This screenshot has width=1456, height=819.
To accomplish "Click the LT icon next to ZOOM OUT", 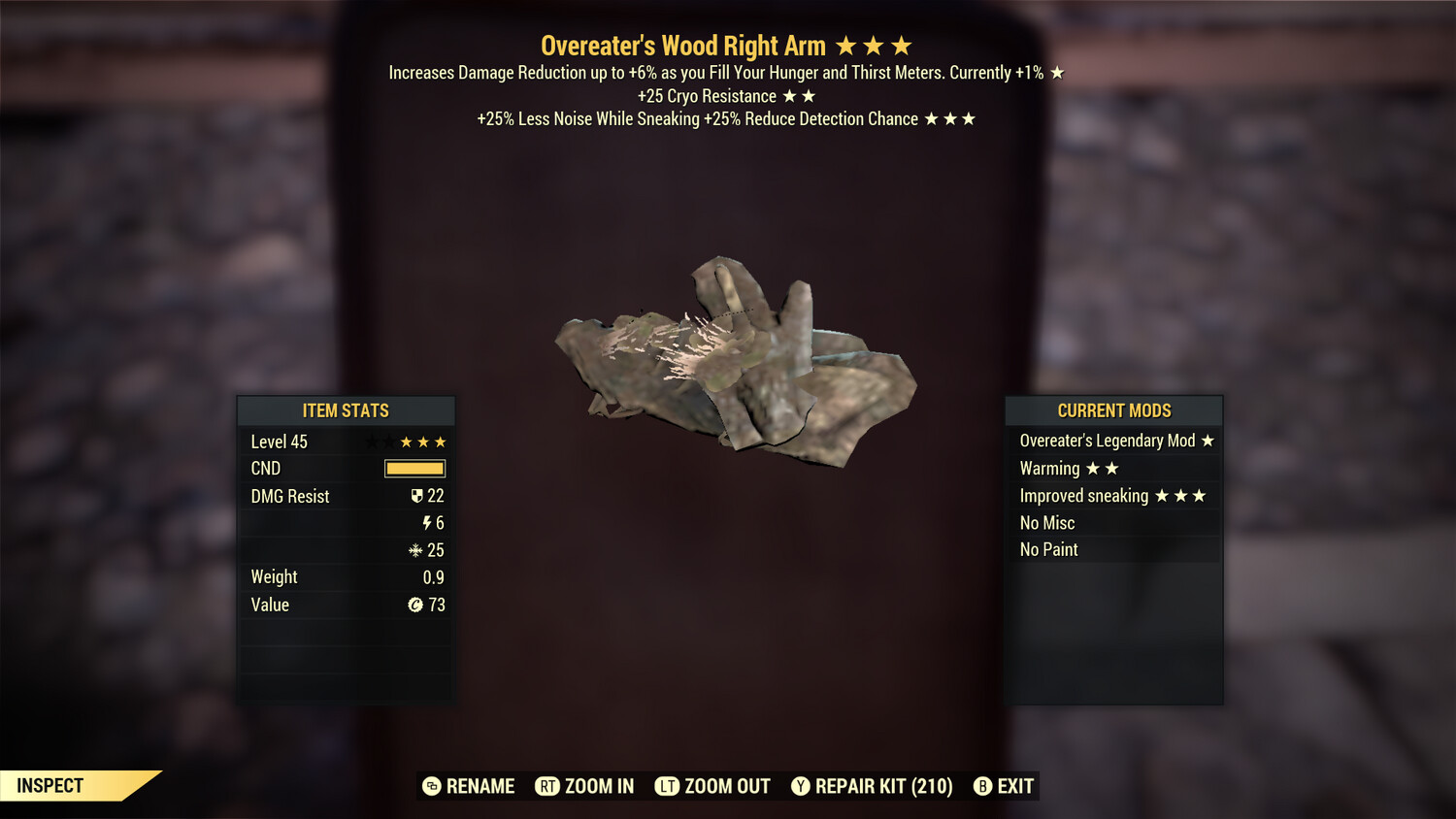I will (x=668, y=786).
